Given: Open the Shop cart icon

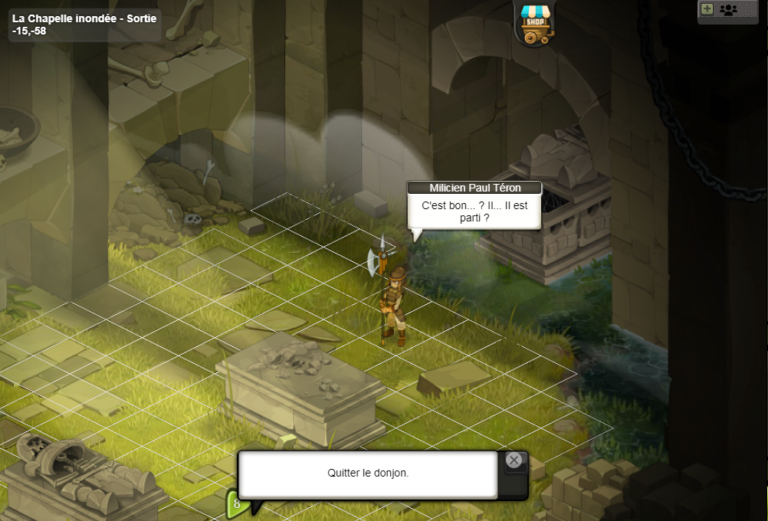Looking at the screenshot, I should click(x=537, y=23).
